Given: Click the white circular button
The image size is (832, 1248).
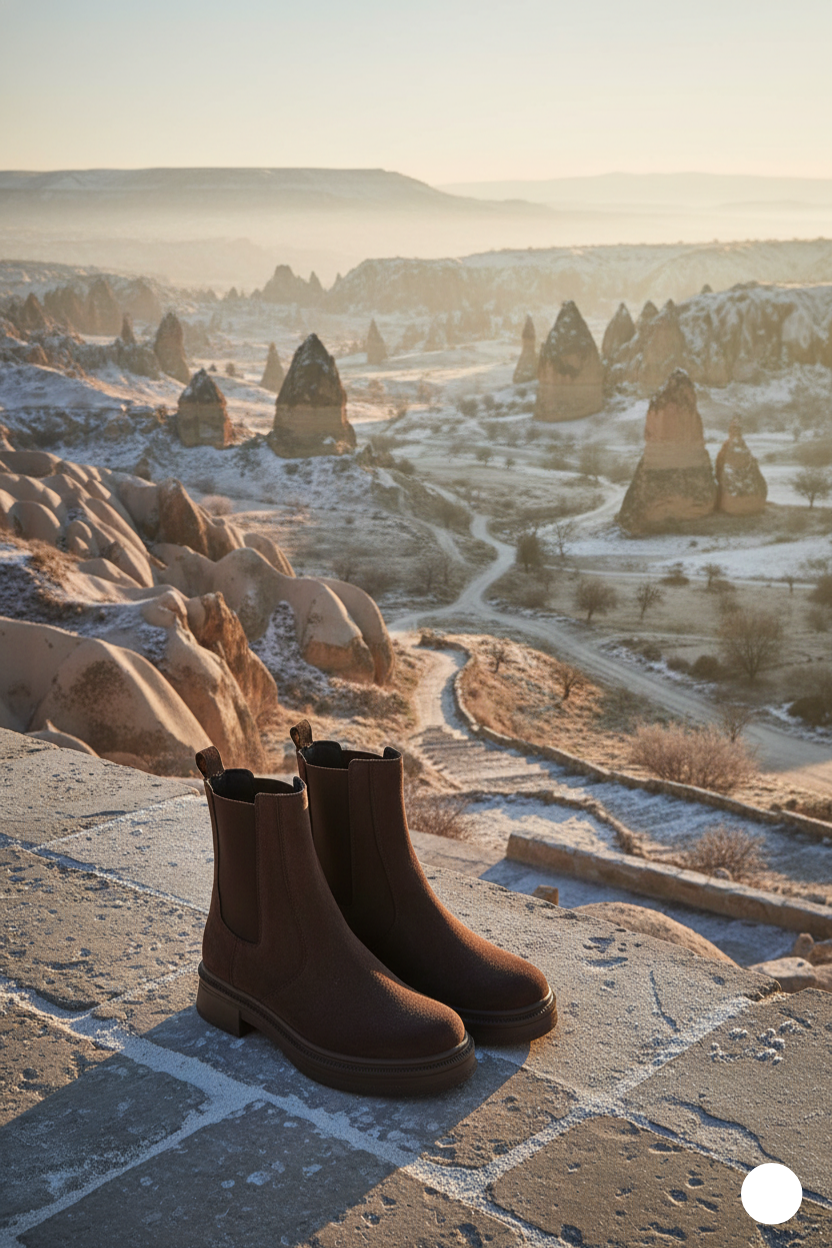Looking at the screenshot, I should point(771,1193).
